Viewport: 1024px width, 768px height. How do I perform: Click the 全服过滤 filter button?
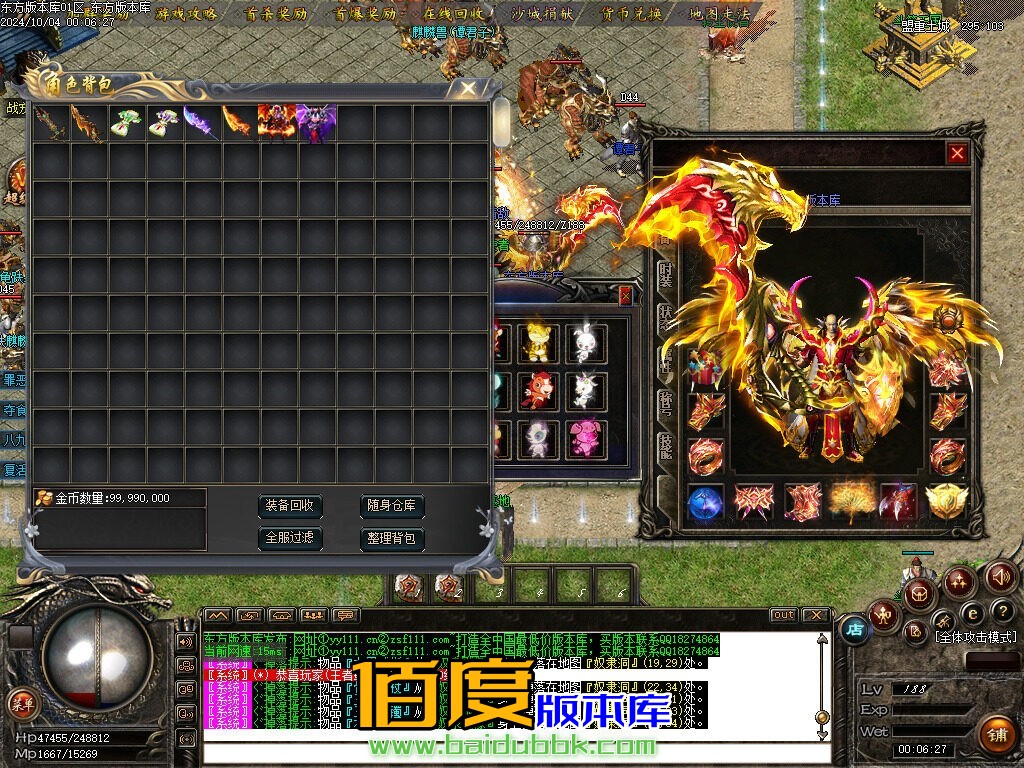290,538
